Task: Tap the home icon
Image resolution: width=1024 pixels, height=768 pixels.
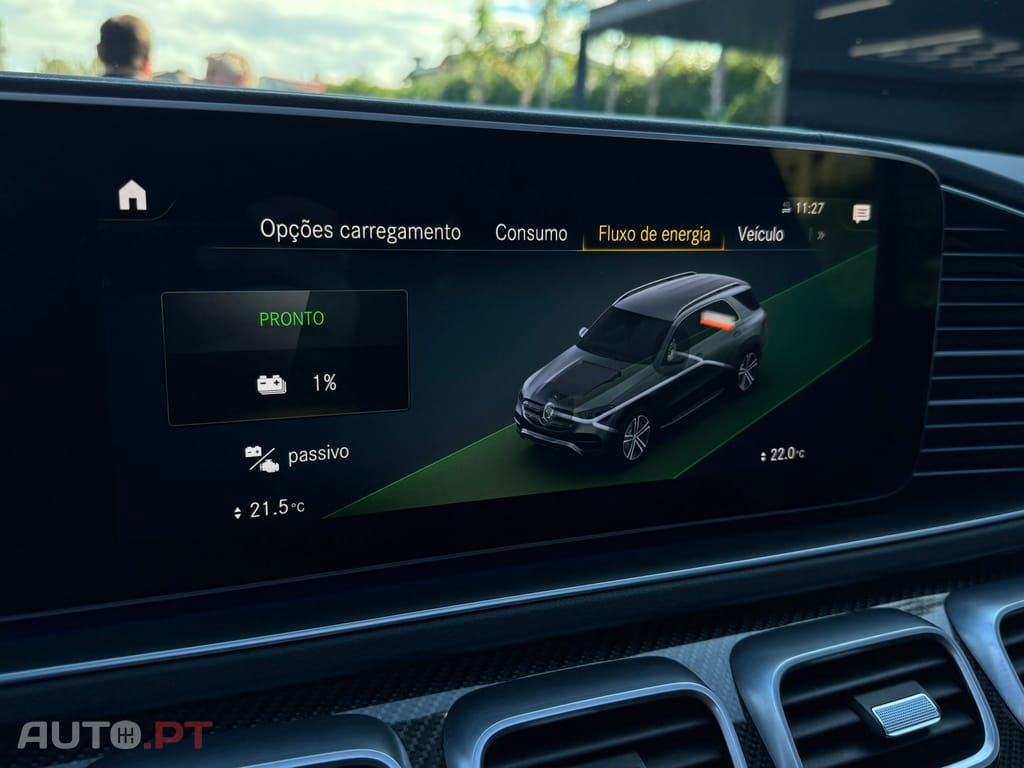Action: (132, 195)
